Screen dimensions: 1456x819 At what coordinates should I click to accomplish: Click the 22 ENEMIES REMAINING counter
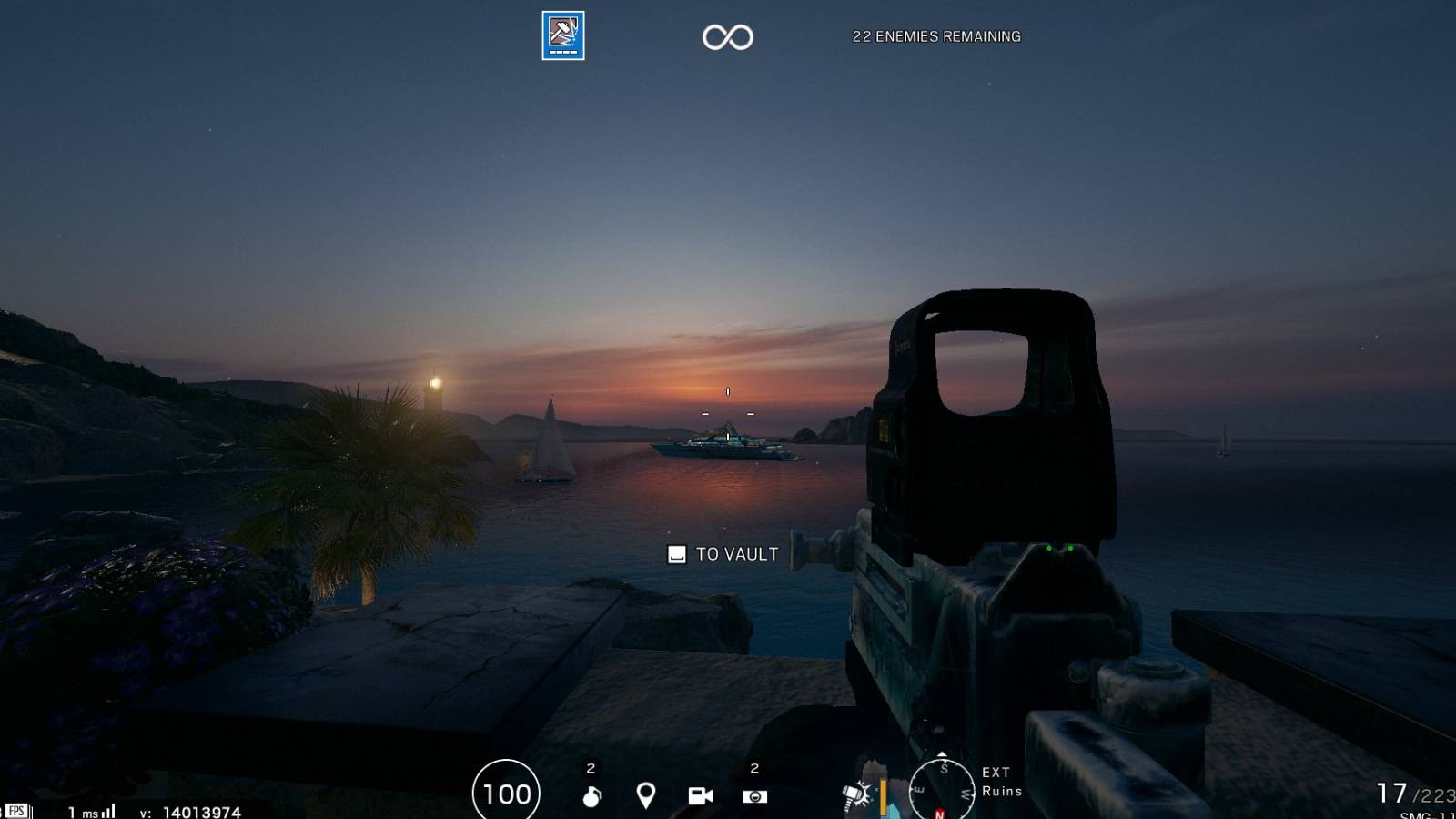pos(935,37)
